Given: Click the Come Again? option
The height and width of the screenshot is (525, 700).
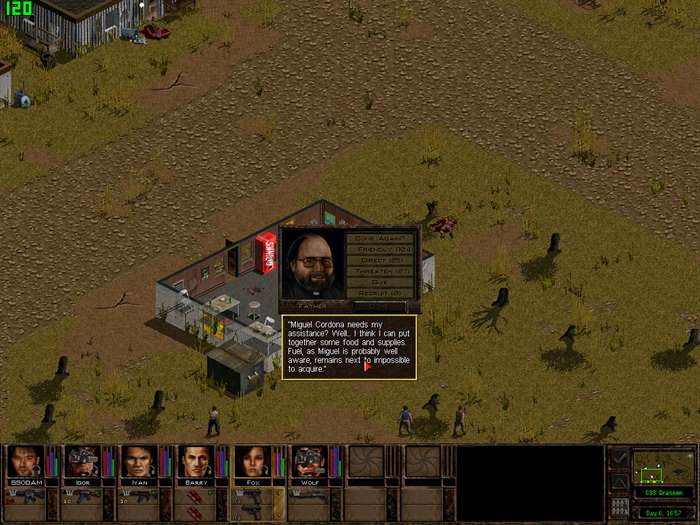Looking at the screenshot, I should tap(380, 238).
